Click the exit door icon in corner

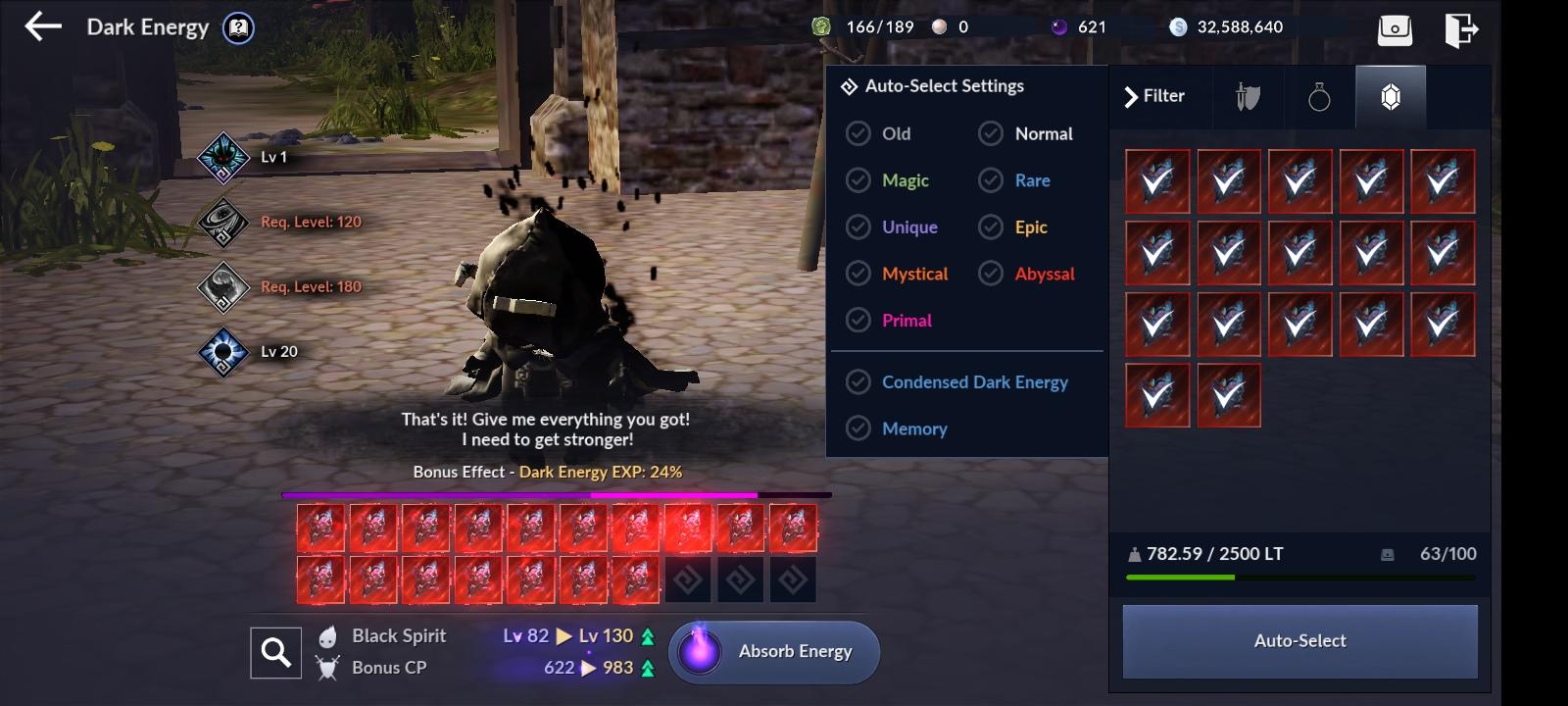[x=1462, y=29]
